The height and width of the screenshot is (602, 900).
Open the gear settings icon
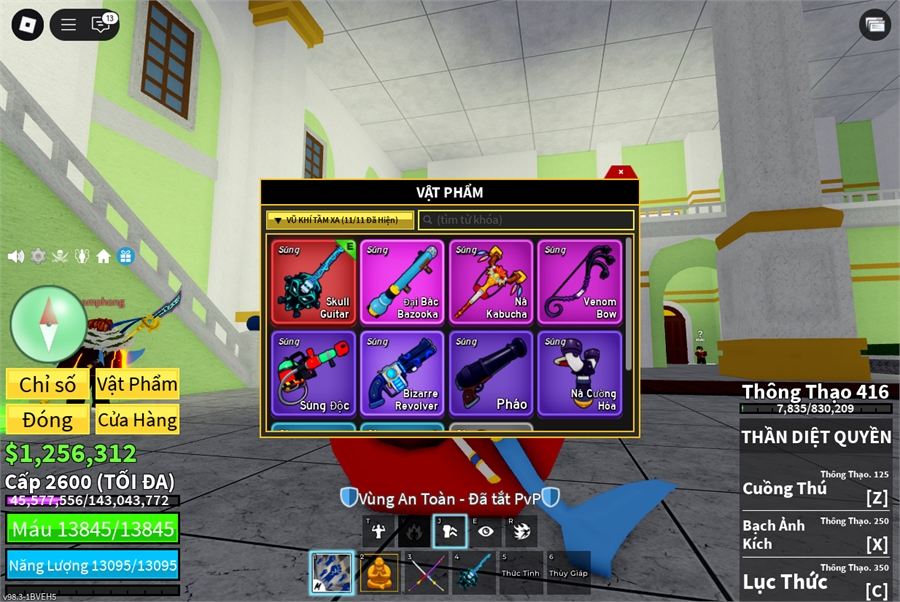point(38,256)
